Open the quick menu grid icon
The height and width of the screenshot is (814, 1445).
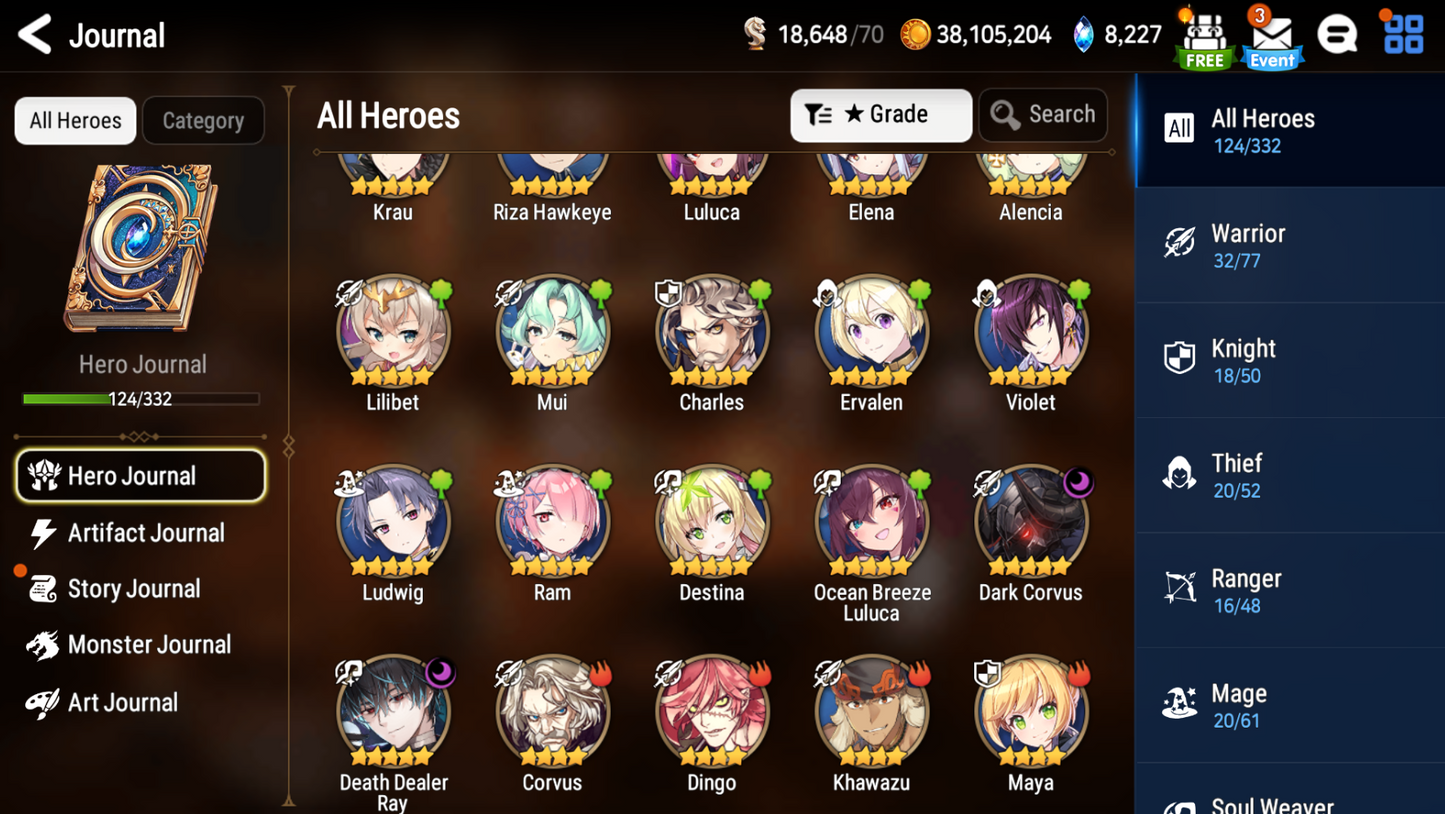pyautogui.click(x=1402, y=33)
